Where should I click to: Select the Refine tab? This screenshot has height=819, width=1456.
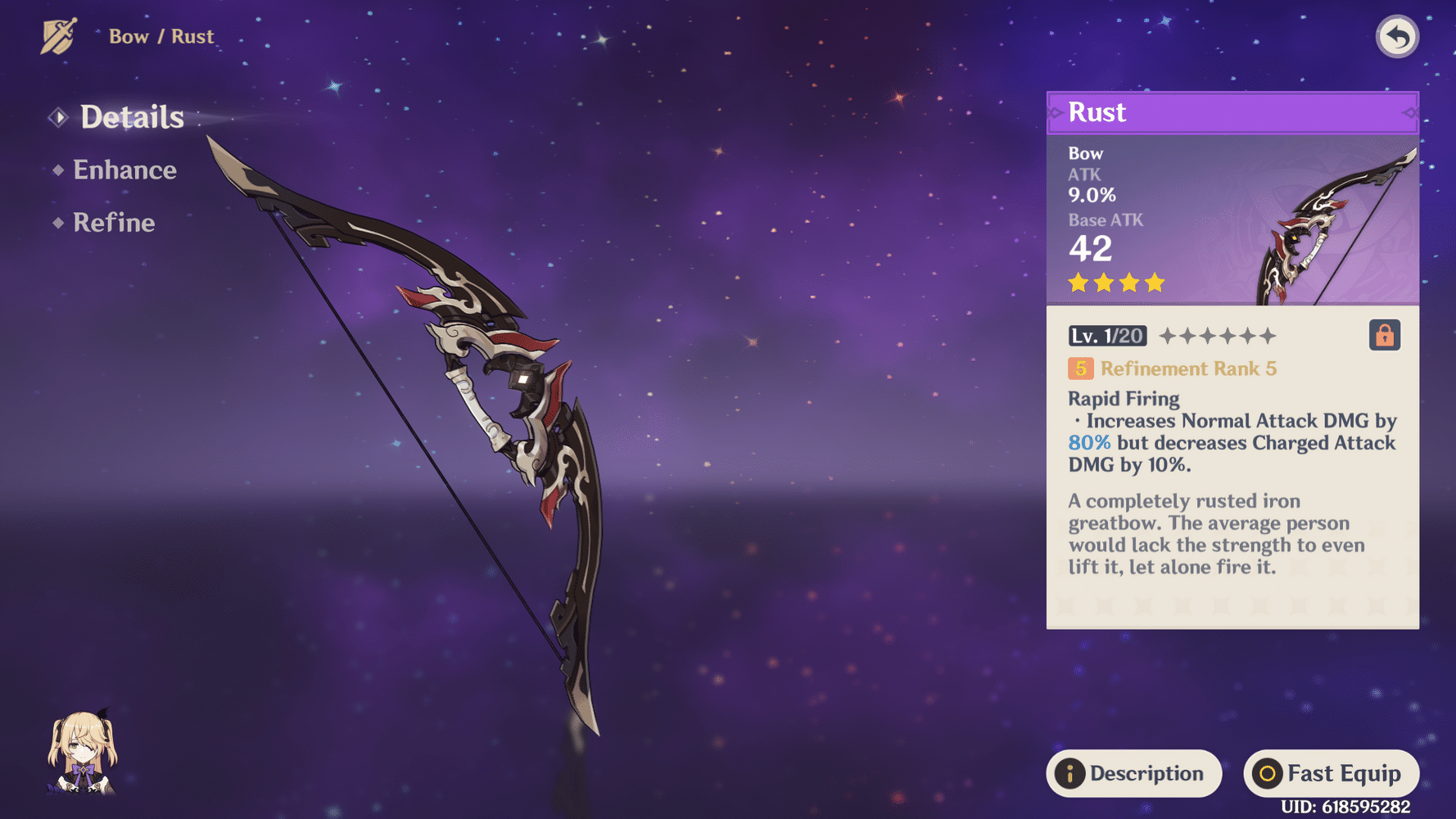point(114,223)
